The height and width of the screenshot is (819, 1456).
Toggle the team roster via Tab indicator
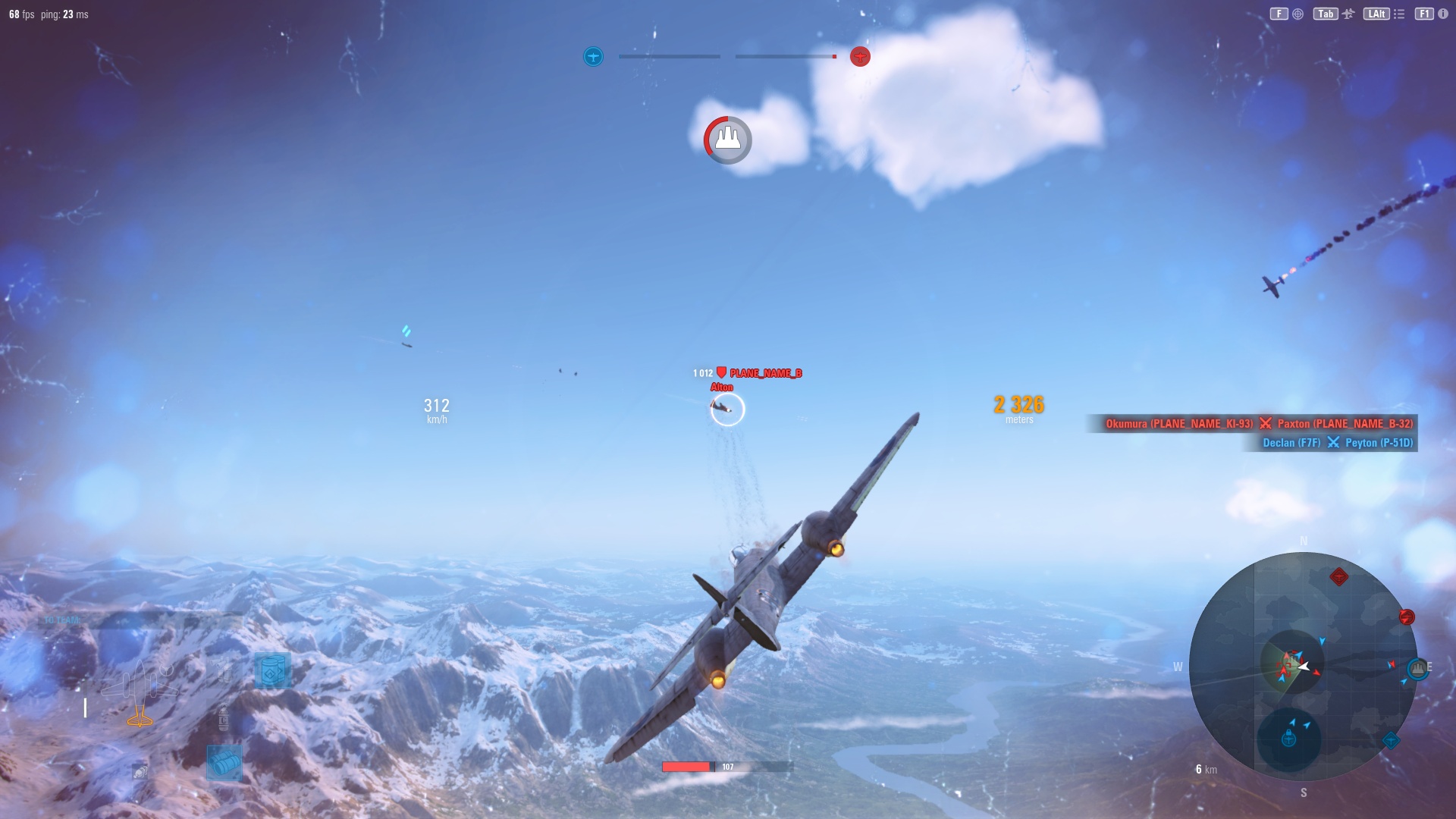[x=1325, y=13]
